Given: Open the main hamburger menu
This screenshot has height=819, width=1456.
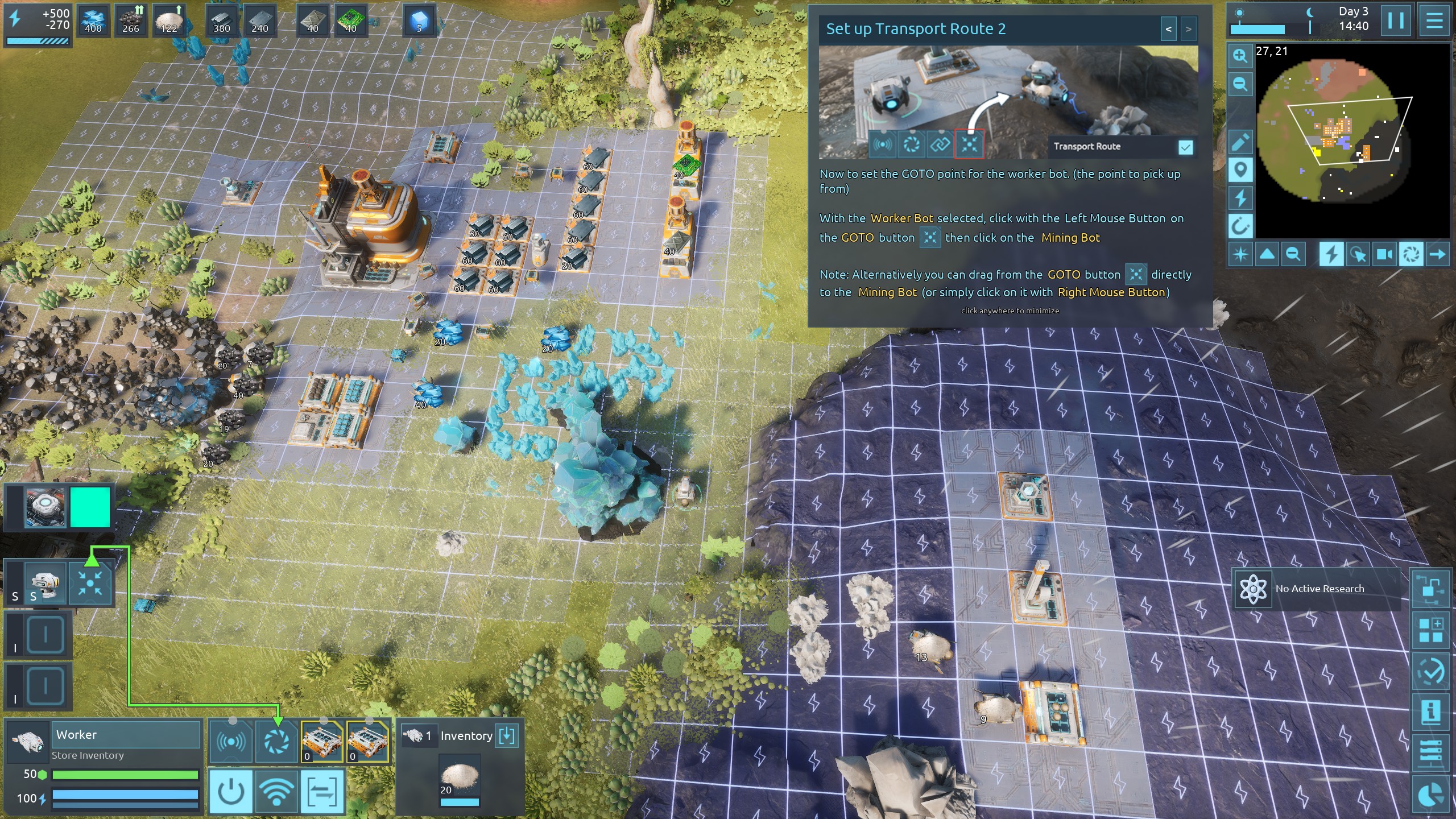Looking at the screenshot, I should point(1434,21).
